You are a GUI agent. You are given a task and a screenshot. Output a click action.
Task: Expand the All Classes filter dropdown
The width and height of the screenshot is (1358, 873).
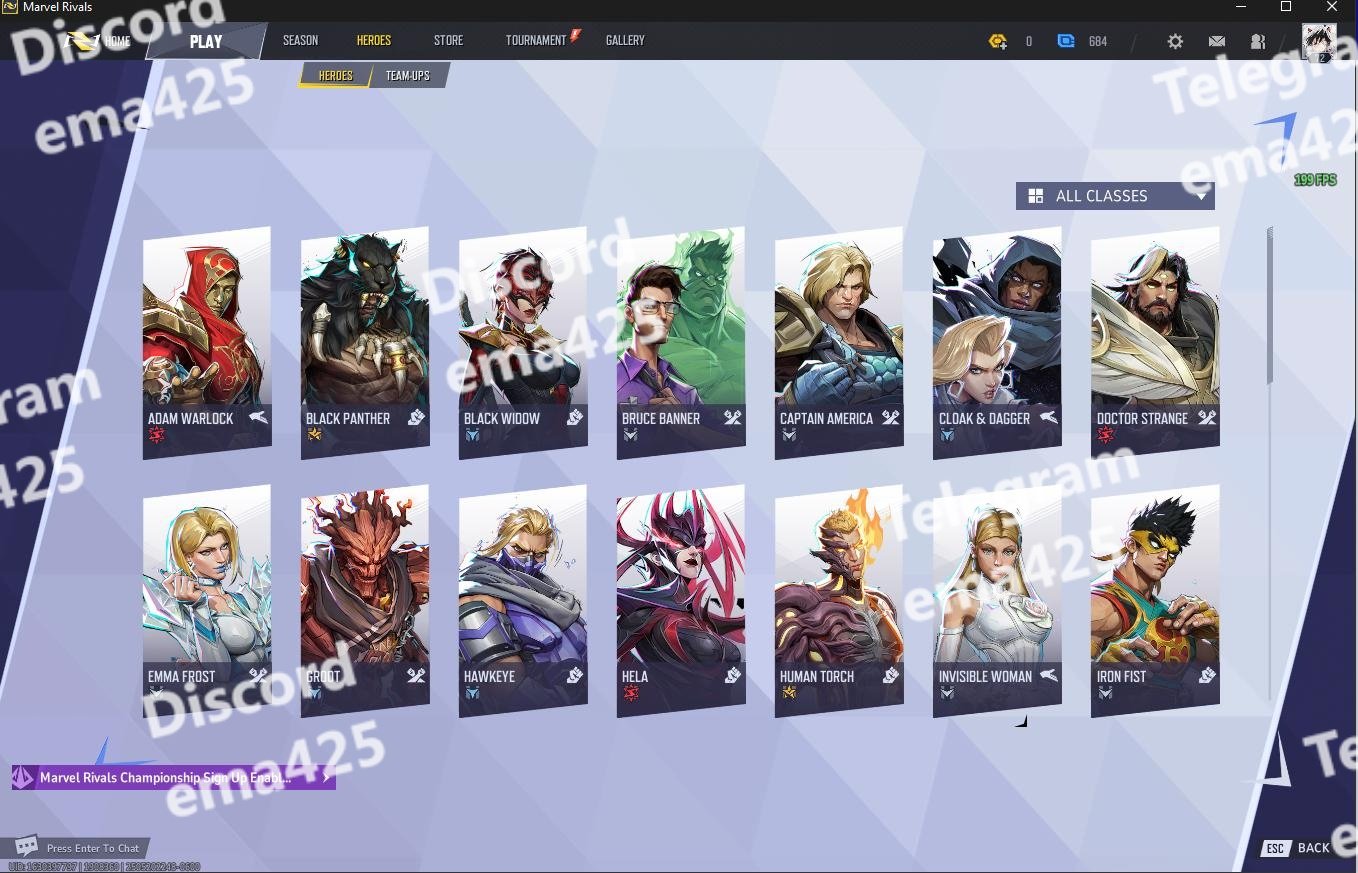(x=1115, y=196)
